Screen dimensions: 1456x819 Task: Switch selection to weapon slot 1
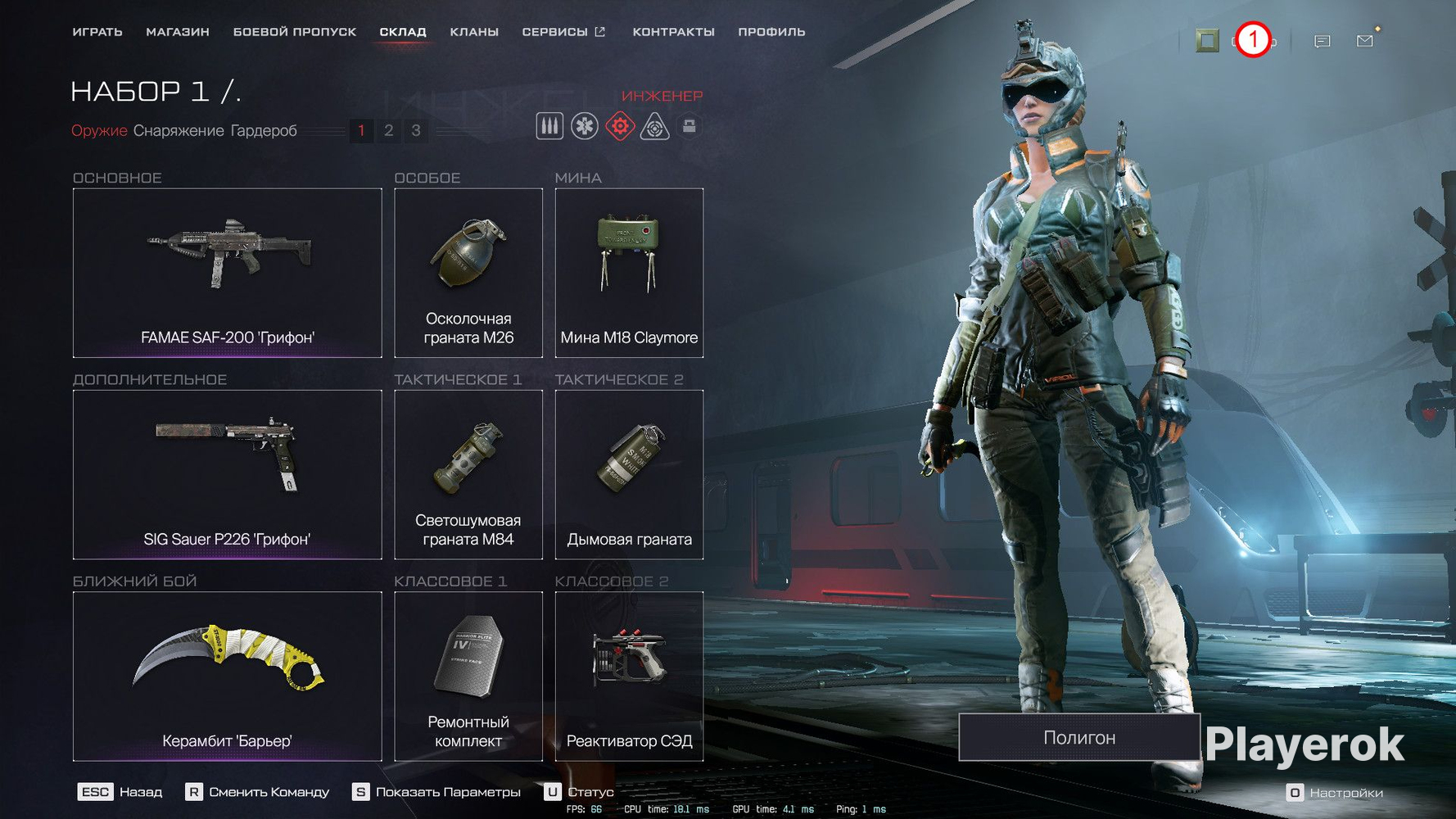(361, 130)
